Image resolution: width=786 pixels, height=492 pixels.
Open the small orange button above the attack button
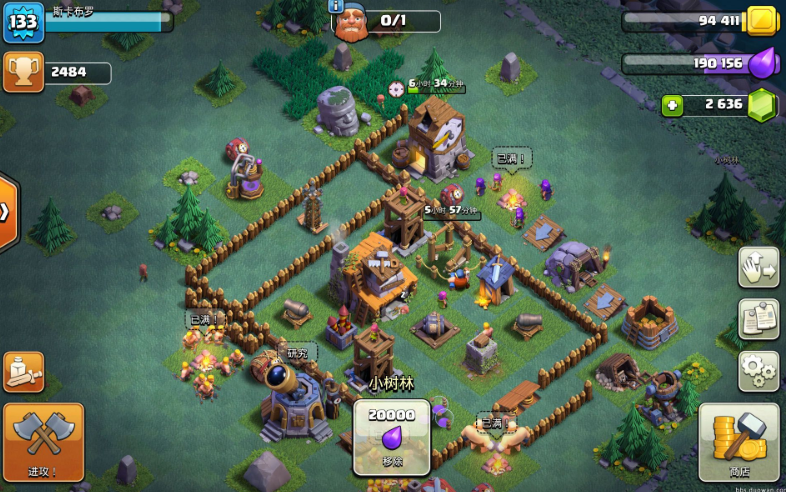click(x=23, y=371)
